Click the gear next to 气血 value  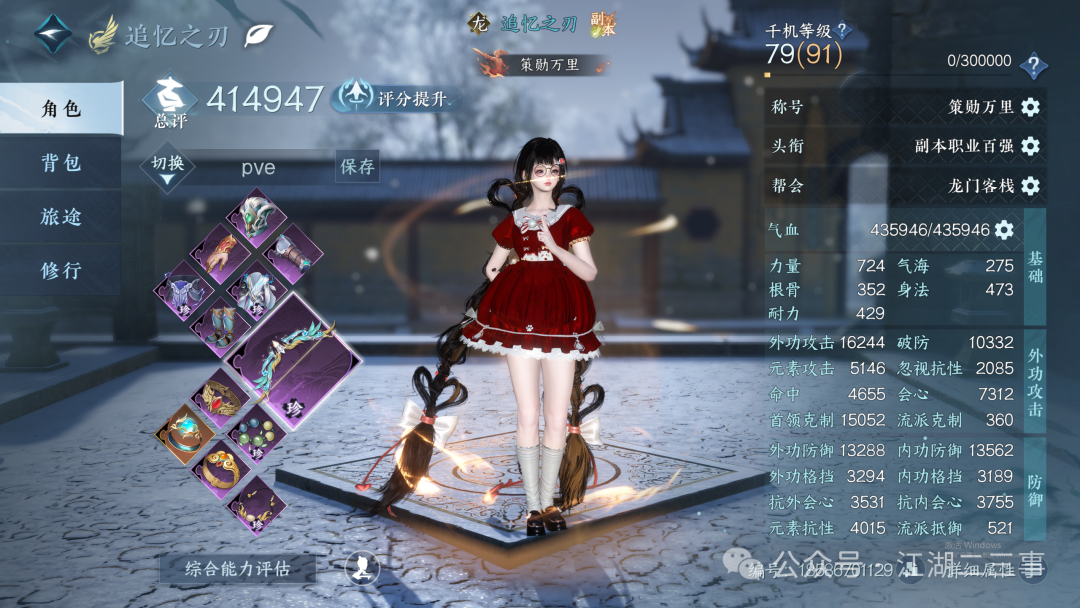tap(1004, 230)
